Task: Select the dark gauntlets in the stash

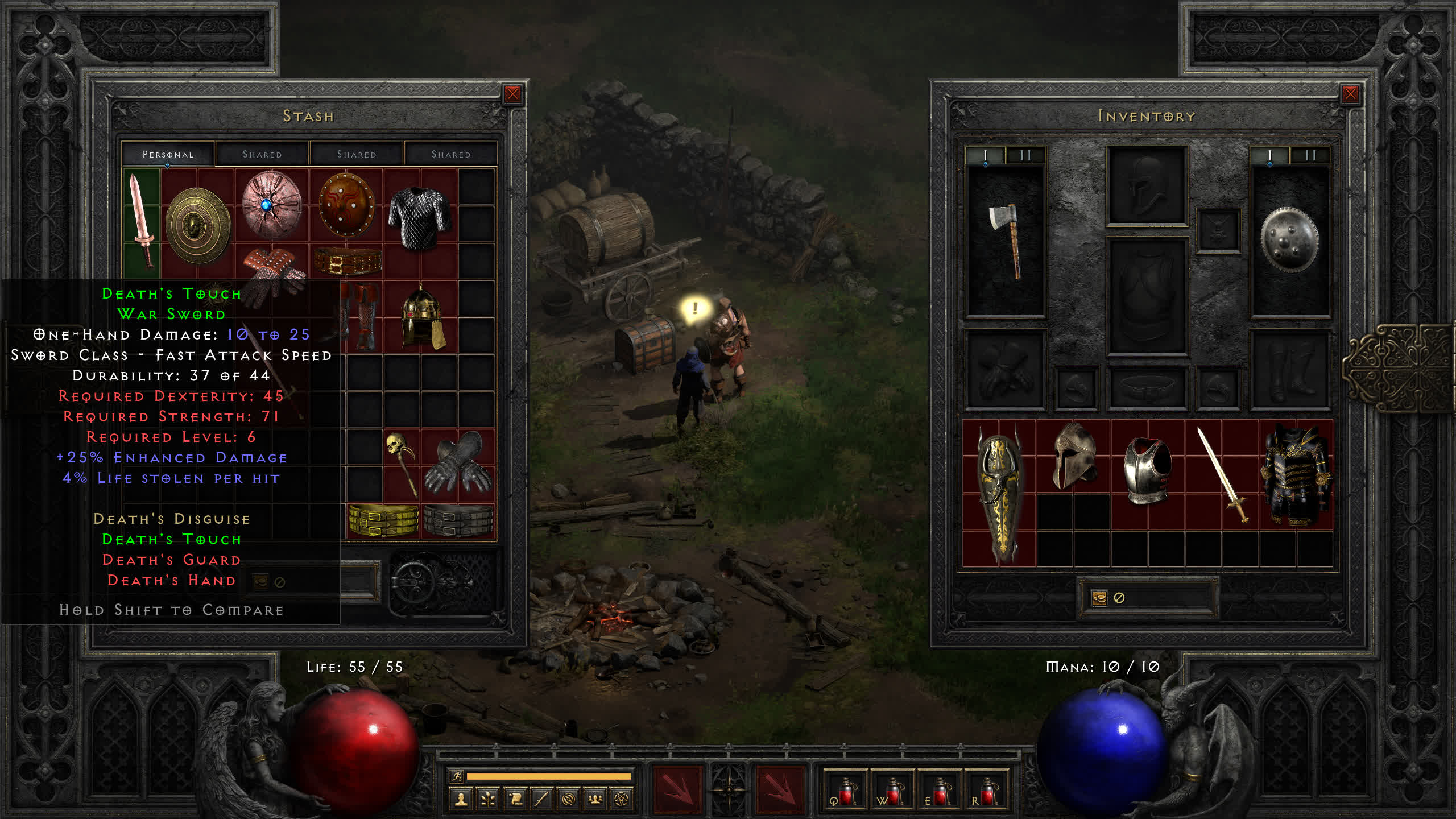Action: click(458, 464)
